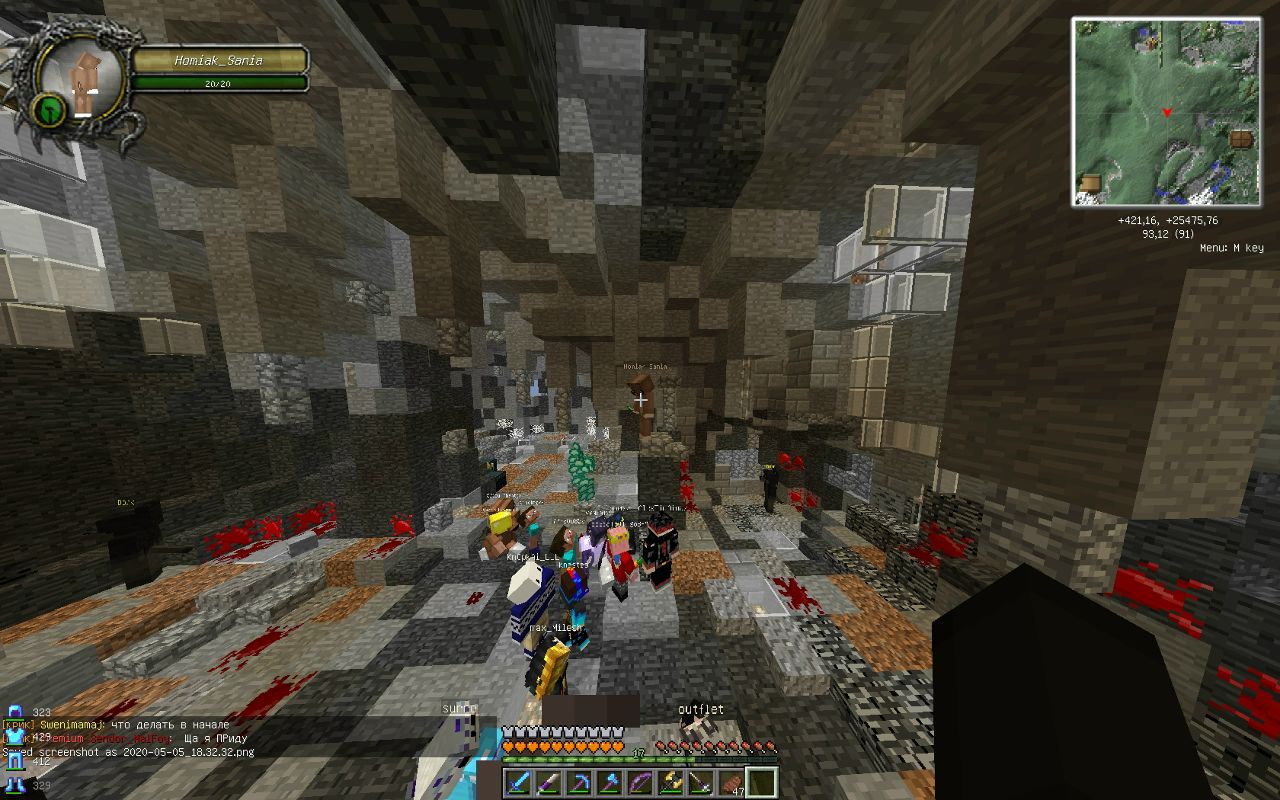This screenshot has width=1280, height=800.
Task: Select the diamond sword hotbar slot
Action: (x=519, y=782)
